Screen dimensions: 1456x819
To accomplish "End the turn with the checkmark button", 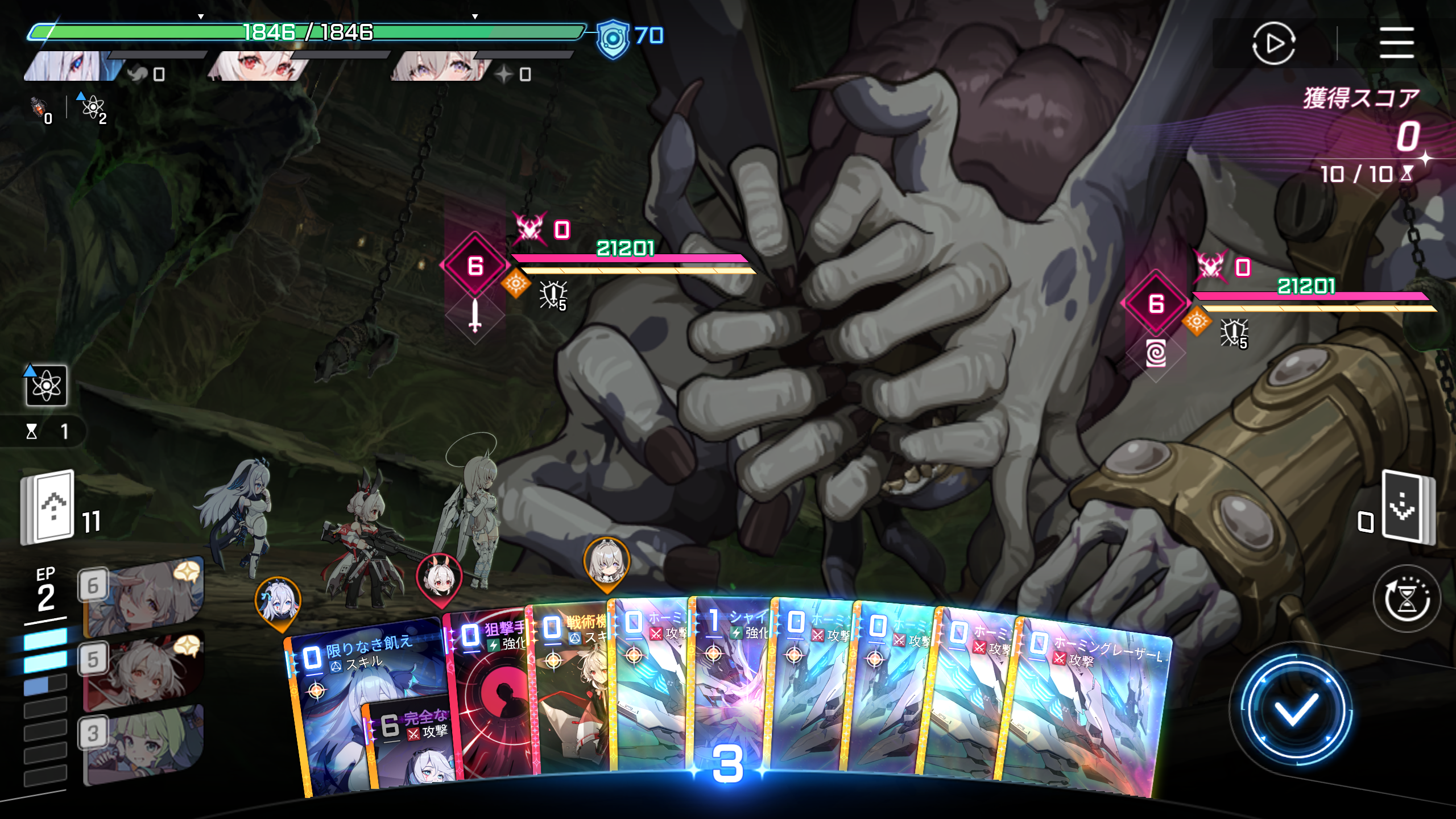I will (1296, 710).
